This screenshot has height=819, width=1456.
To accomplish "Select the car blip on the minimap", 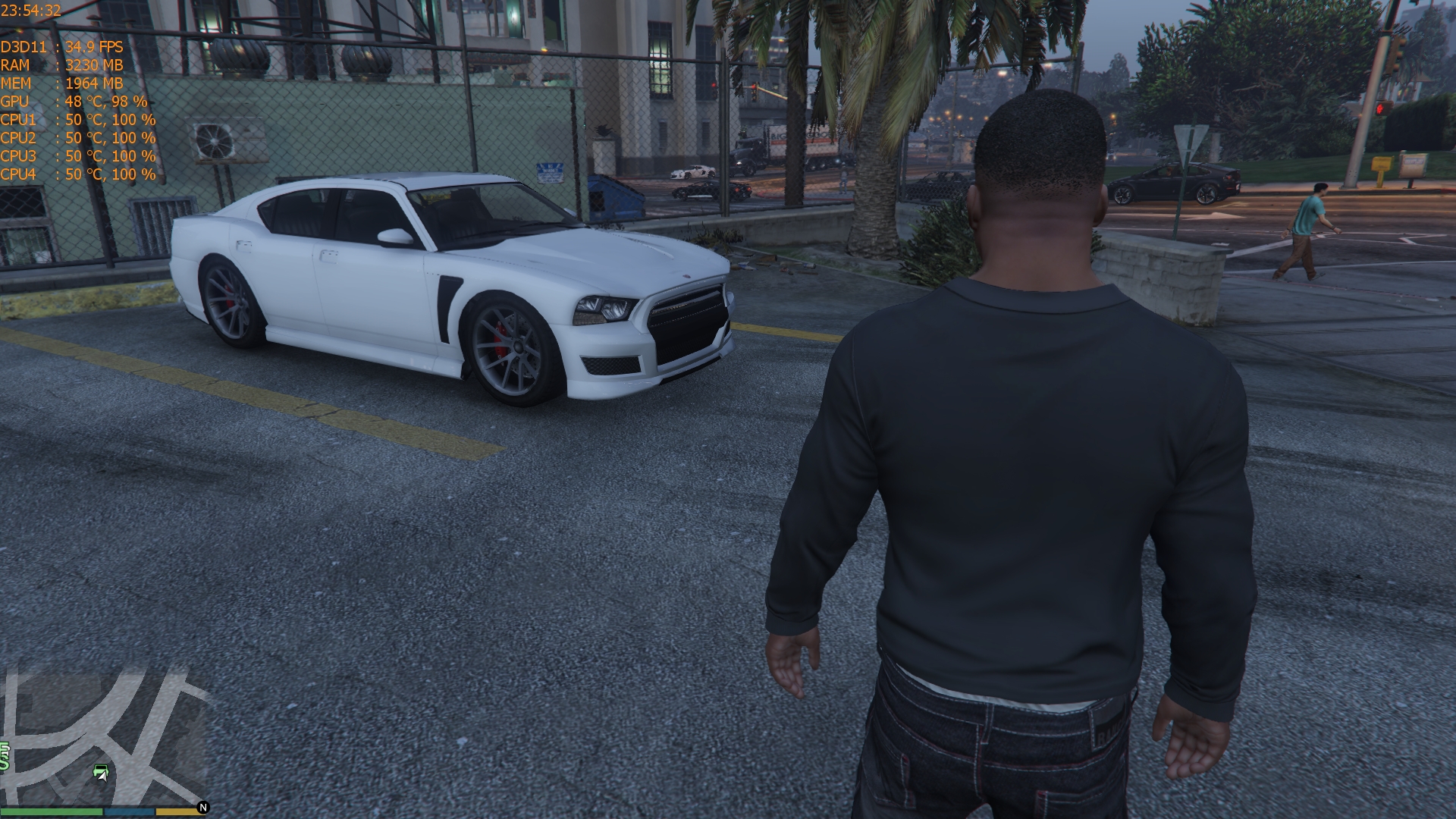I will pos(101,772).
